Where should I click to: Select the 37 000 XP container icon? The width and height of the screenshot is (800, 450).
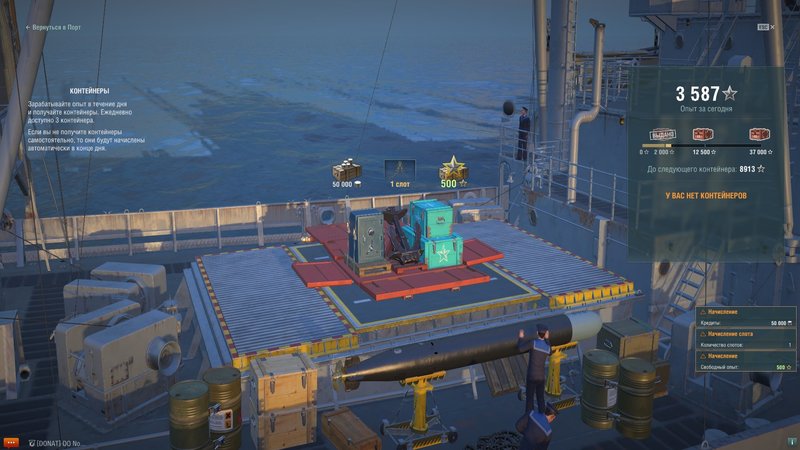(759, 135)
